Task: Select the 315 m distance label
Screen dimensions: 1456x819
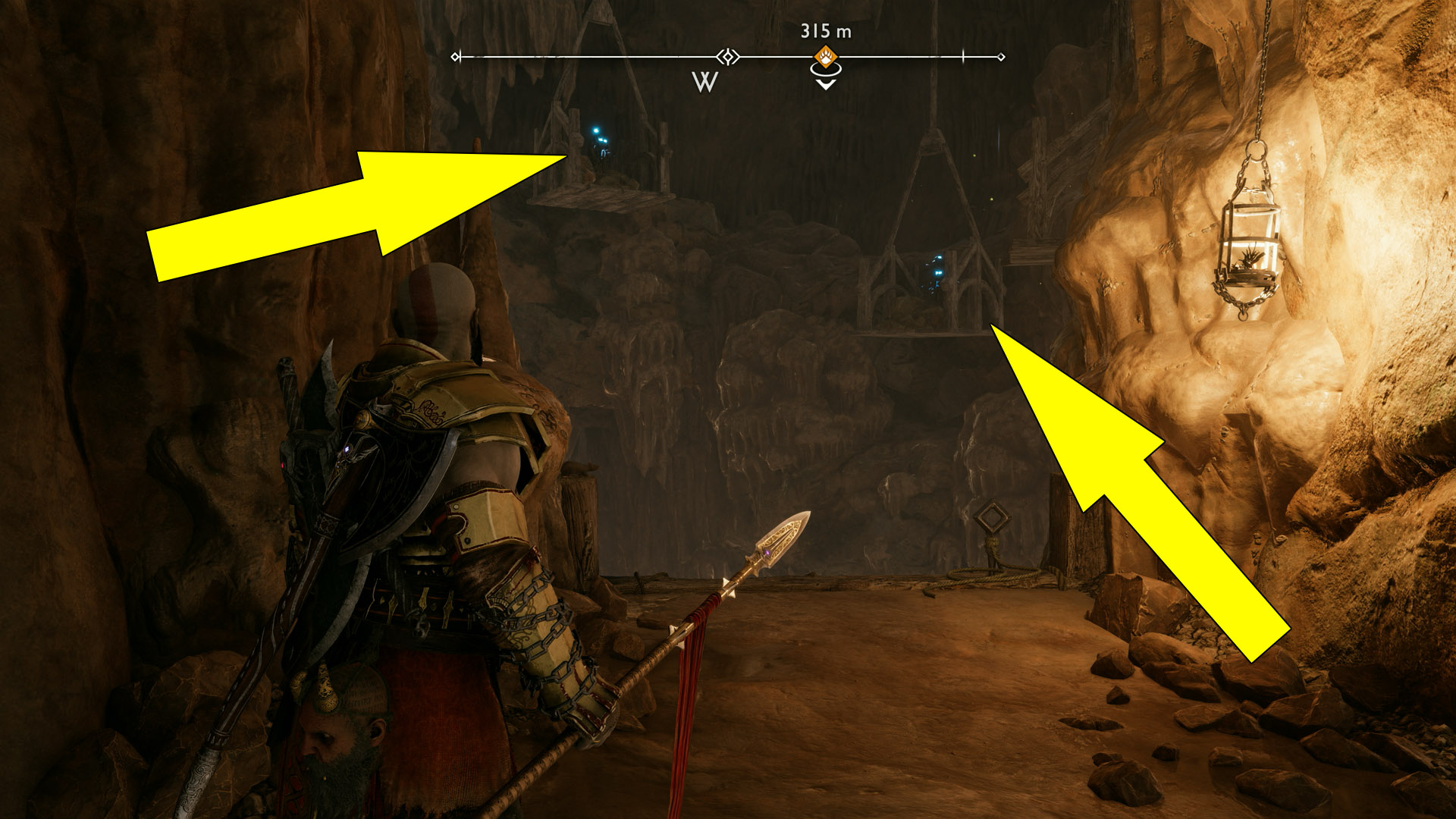Action: click(825, 32)
